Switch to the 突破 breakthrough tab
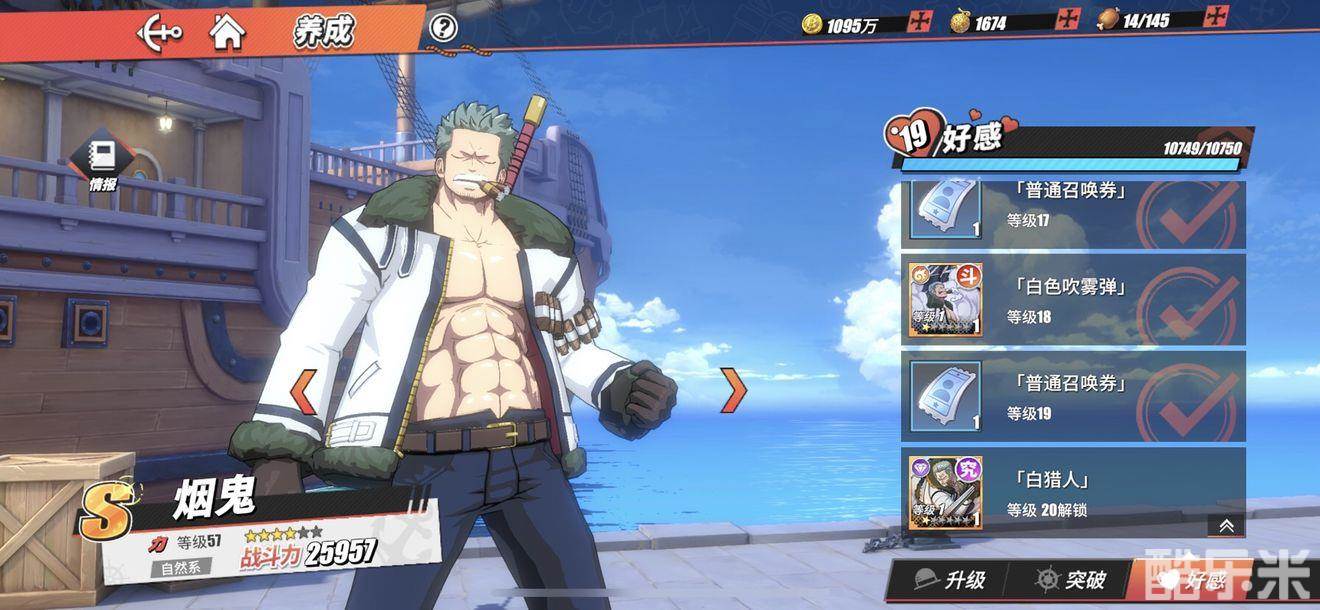Image resolution: width=1320 pixels, height=610 pixels. [x=1070, y=581]
